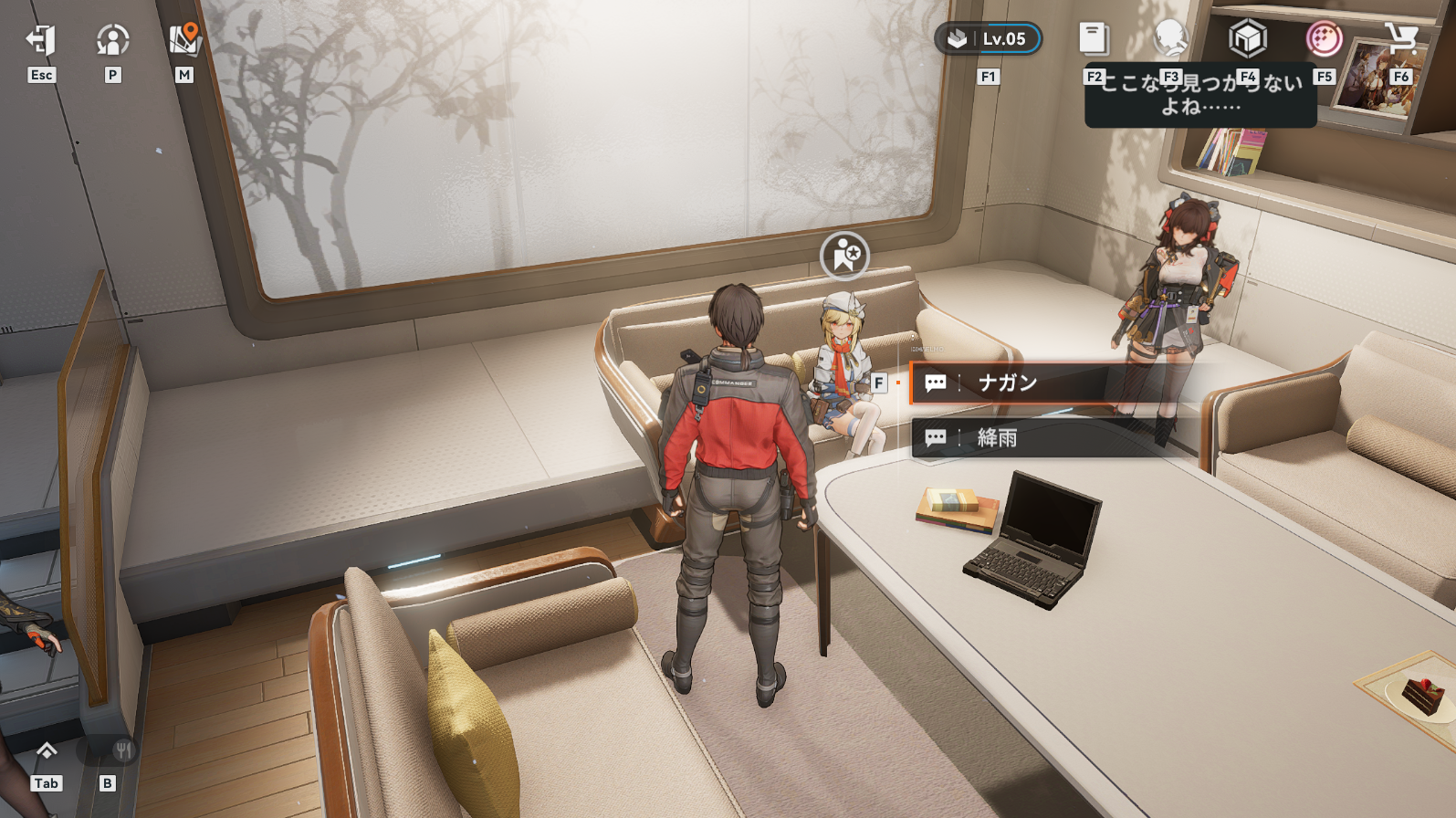The height and width of the screenshot is (818, 1456).
Task: Open the character switch icon
Action: tap(112, 39)
